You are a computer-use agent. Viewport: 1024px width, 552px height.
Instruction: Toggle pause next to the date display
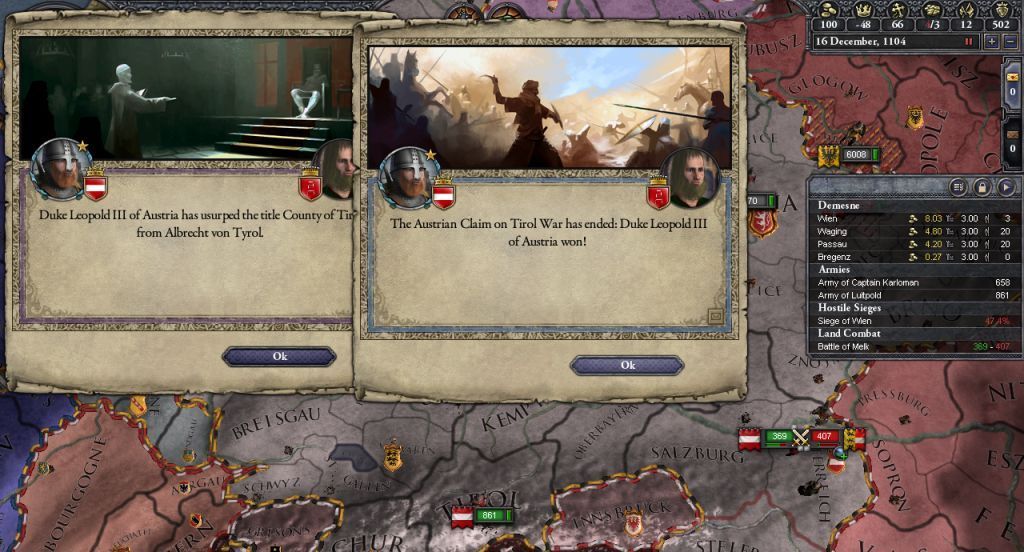[968, 42]
